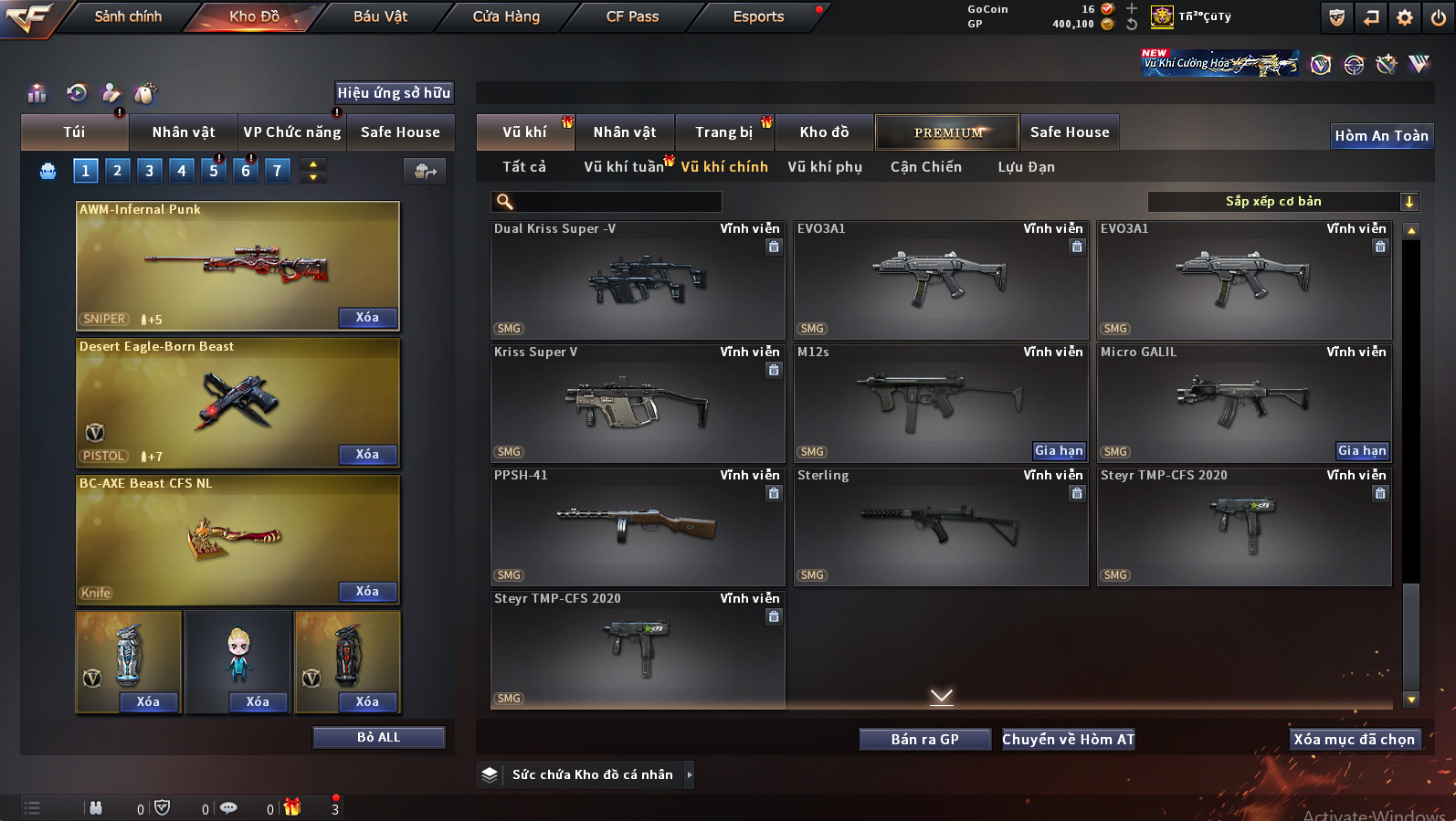Click the power exit button
Screen dimensions: 1456x821
tap(1439, 17)
